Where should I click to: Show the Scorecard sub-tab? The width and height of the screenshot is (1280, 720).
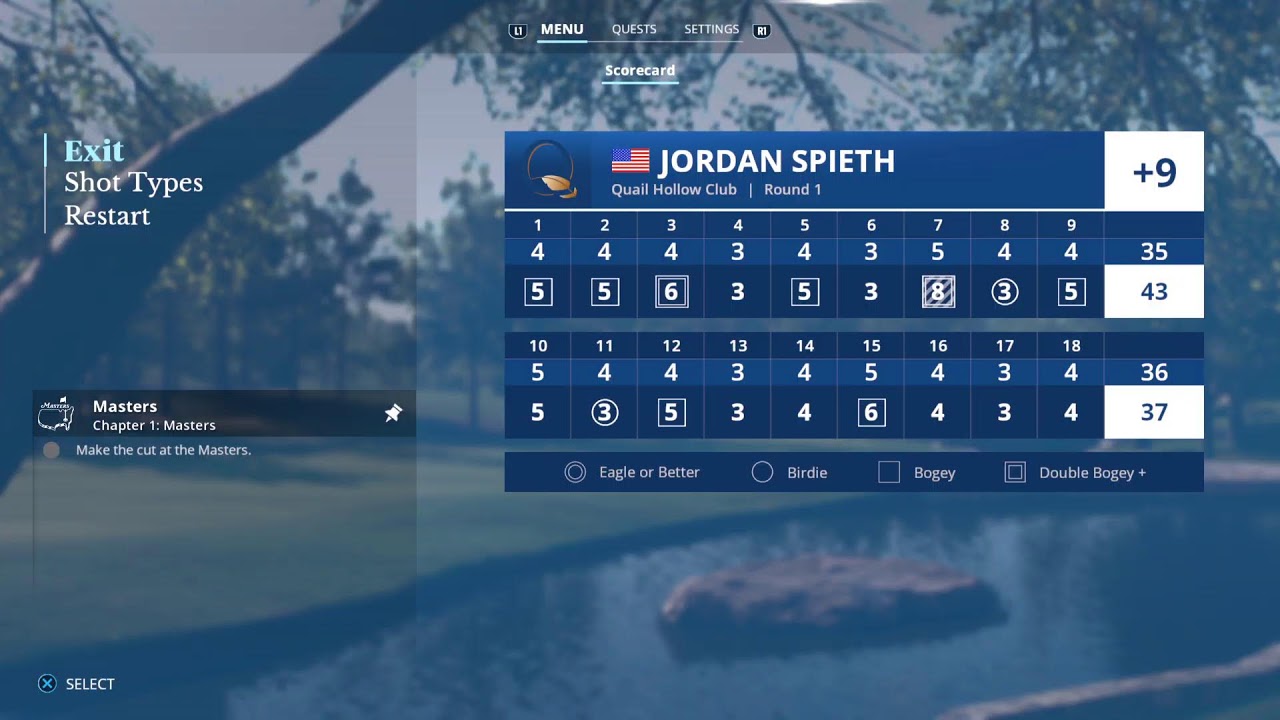coord(640,71)
